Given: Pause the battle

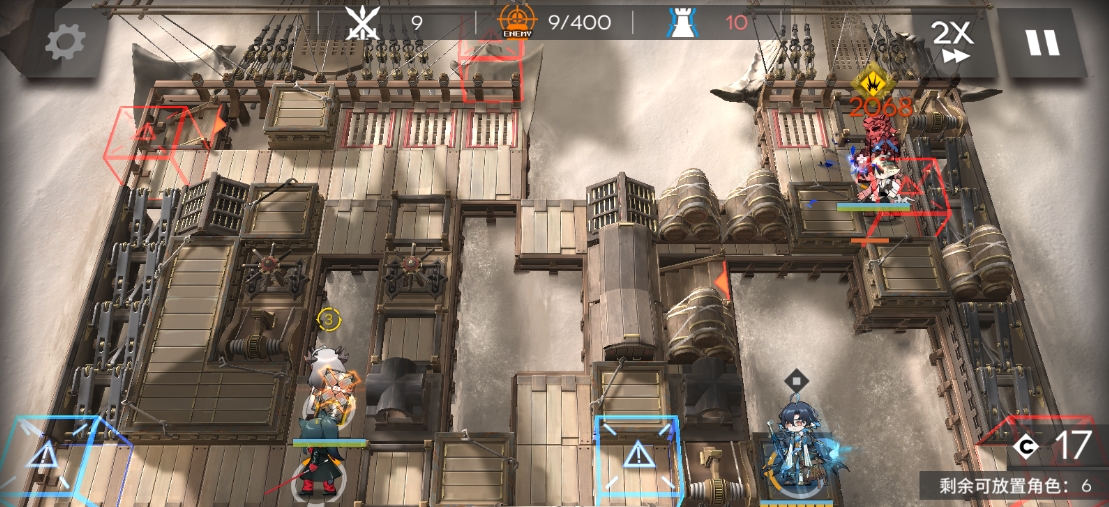Looking at the screenshot, I should [x=1042, y=42].
